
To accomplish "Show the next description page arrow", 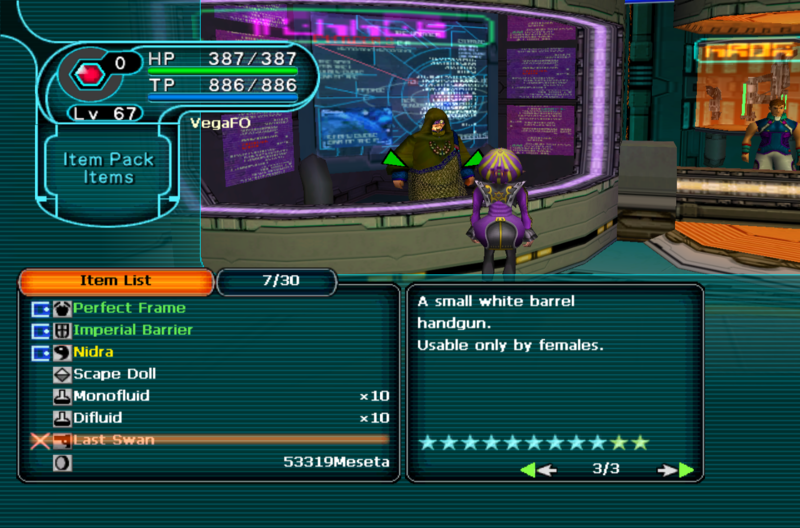I will [677, 469].
